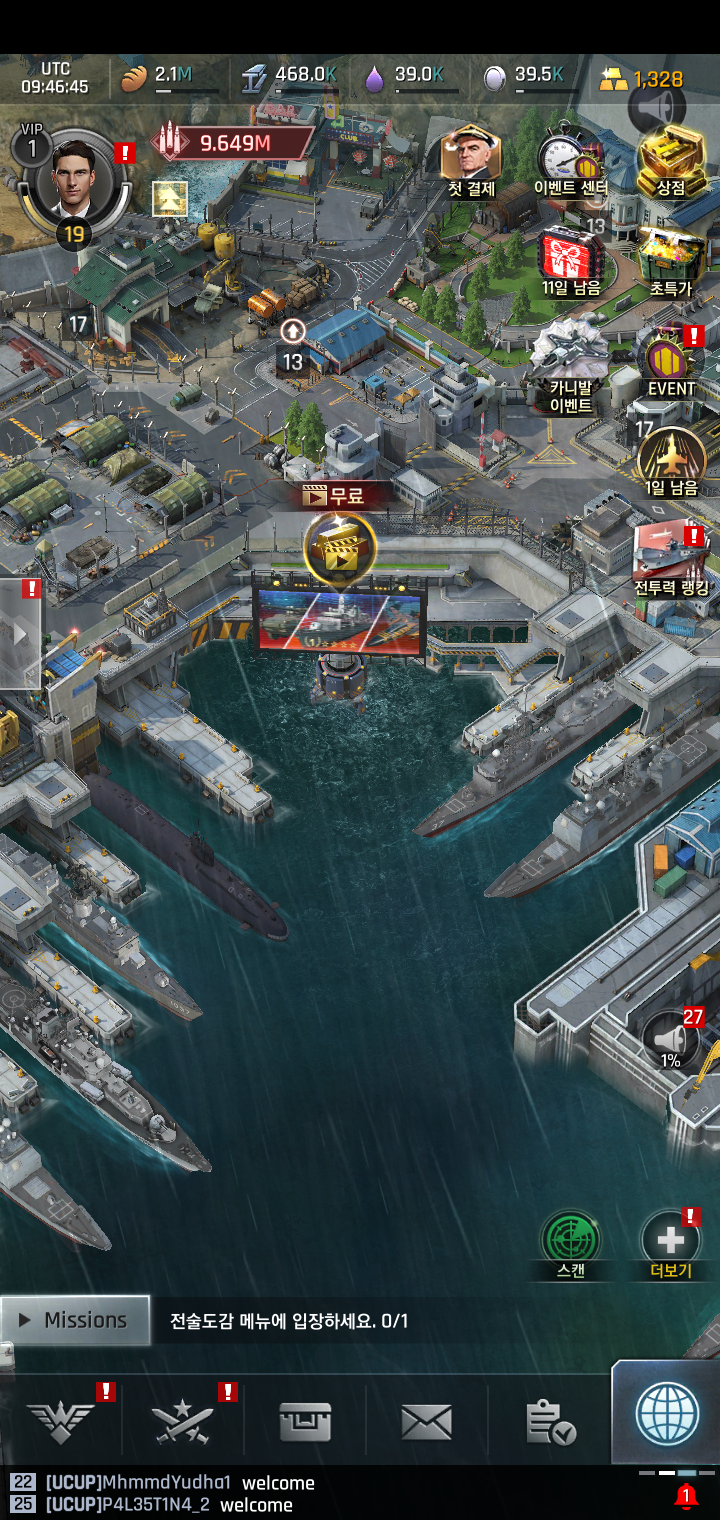Open the 초특가 special deal chest

point(669,257)
